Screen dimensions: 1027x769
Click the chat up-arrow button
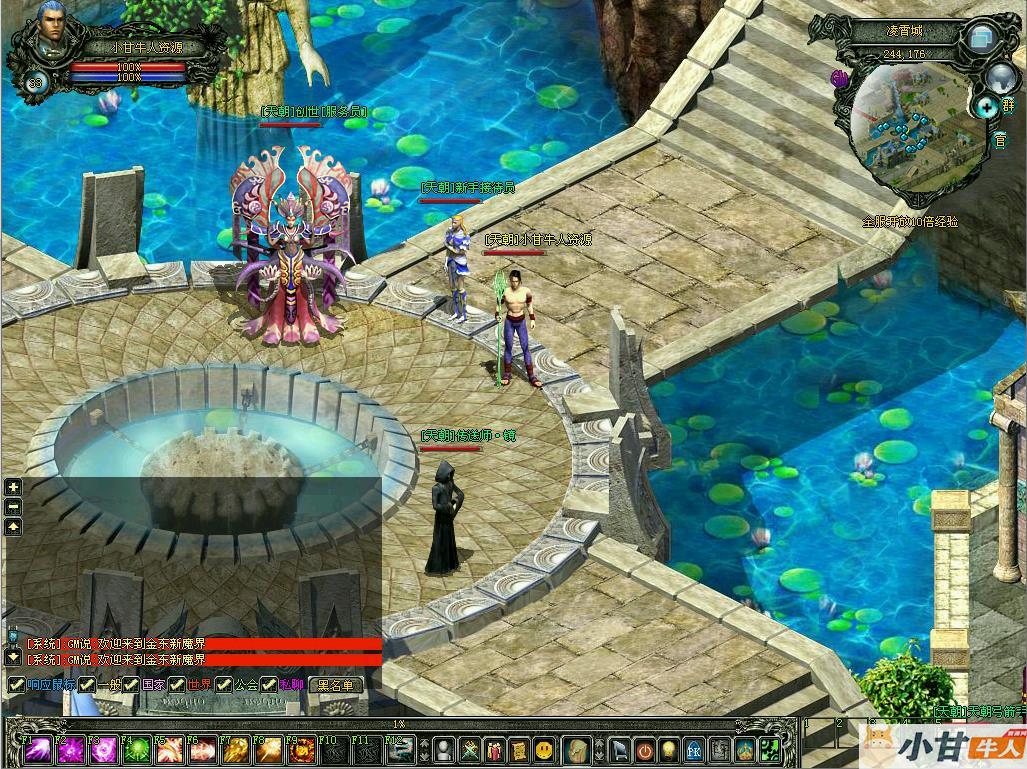(x=13, y=527)
